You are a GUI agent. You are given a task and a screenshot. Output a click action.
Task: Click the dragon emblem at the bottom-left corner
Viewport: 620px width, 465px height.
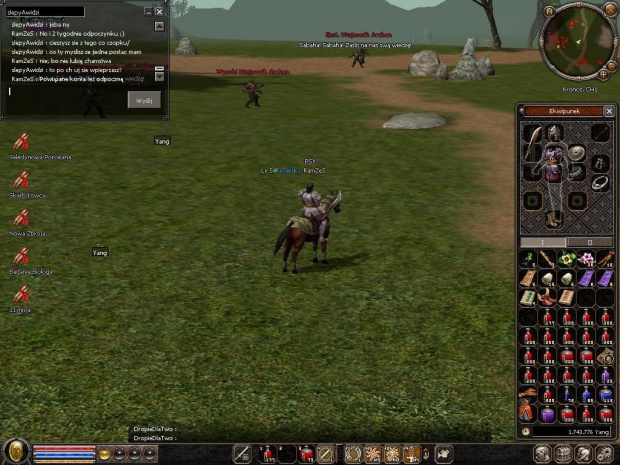tap(14, 451)
